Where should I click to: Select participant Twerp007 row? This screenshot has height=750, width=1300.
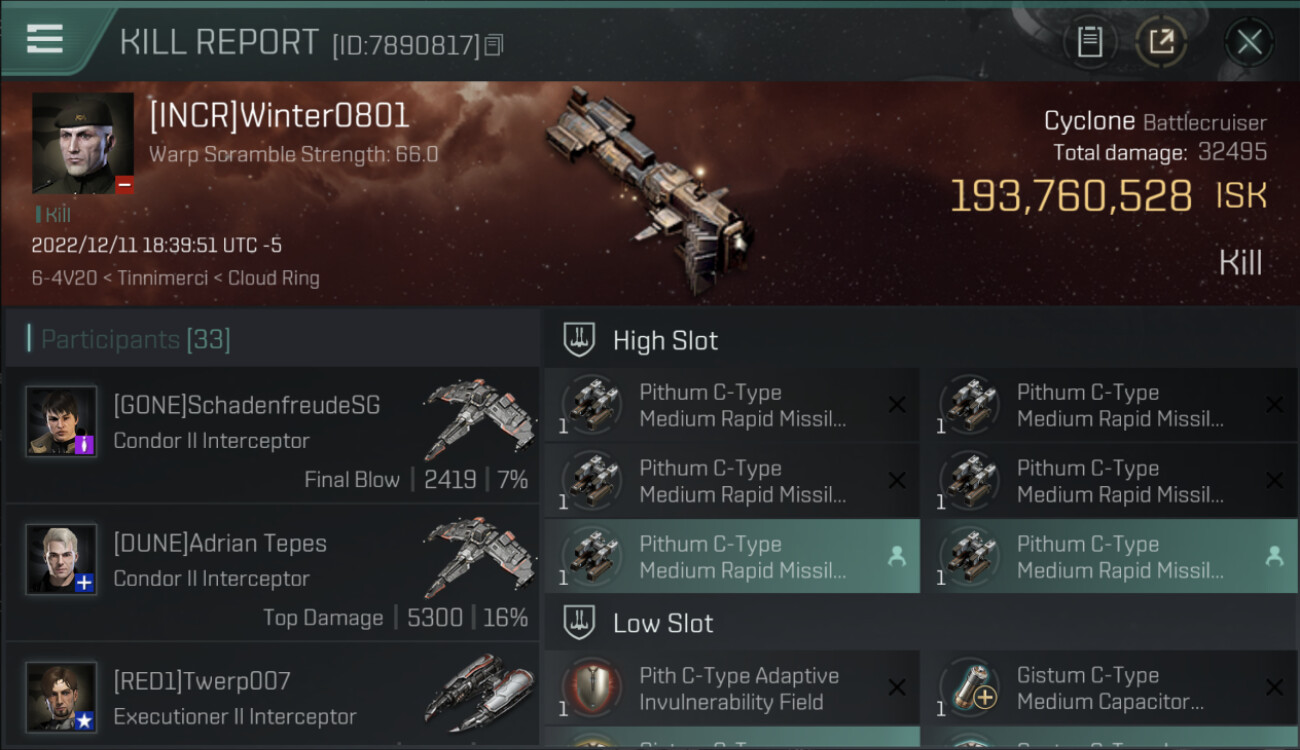pos(272,697)
